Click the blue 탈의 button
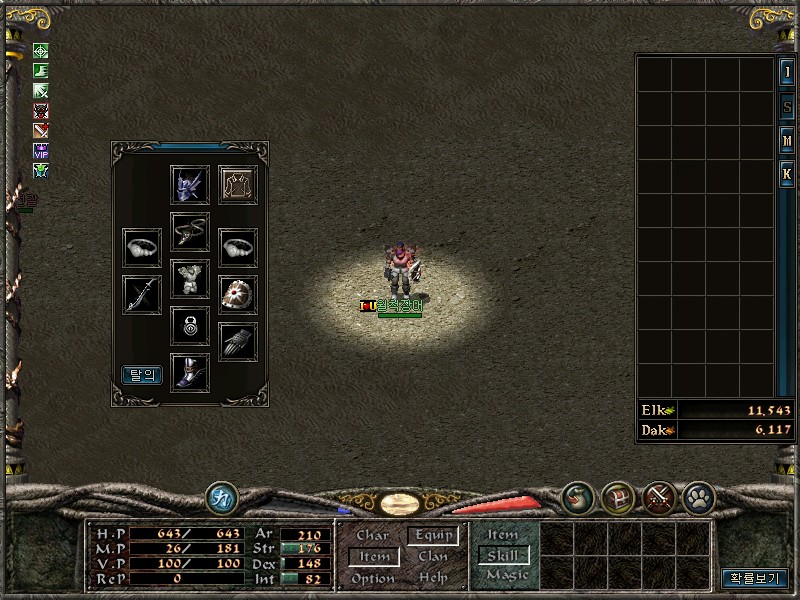The width and height of the screenshot is (800, 600). 142,375
